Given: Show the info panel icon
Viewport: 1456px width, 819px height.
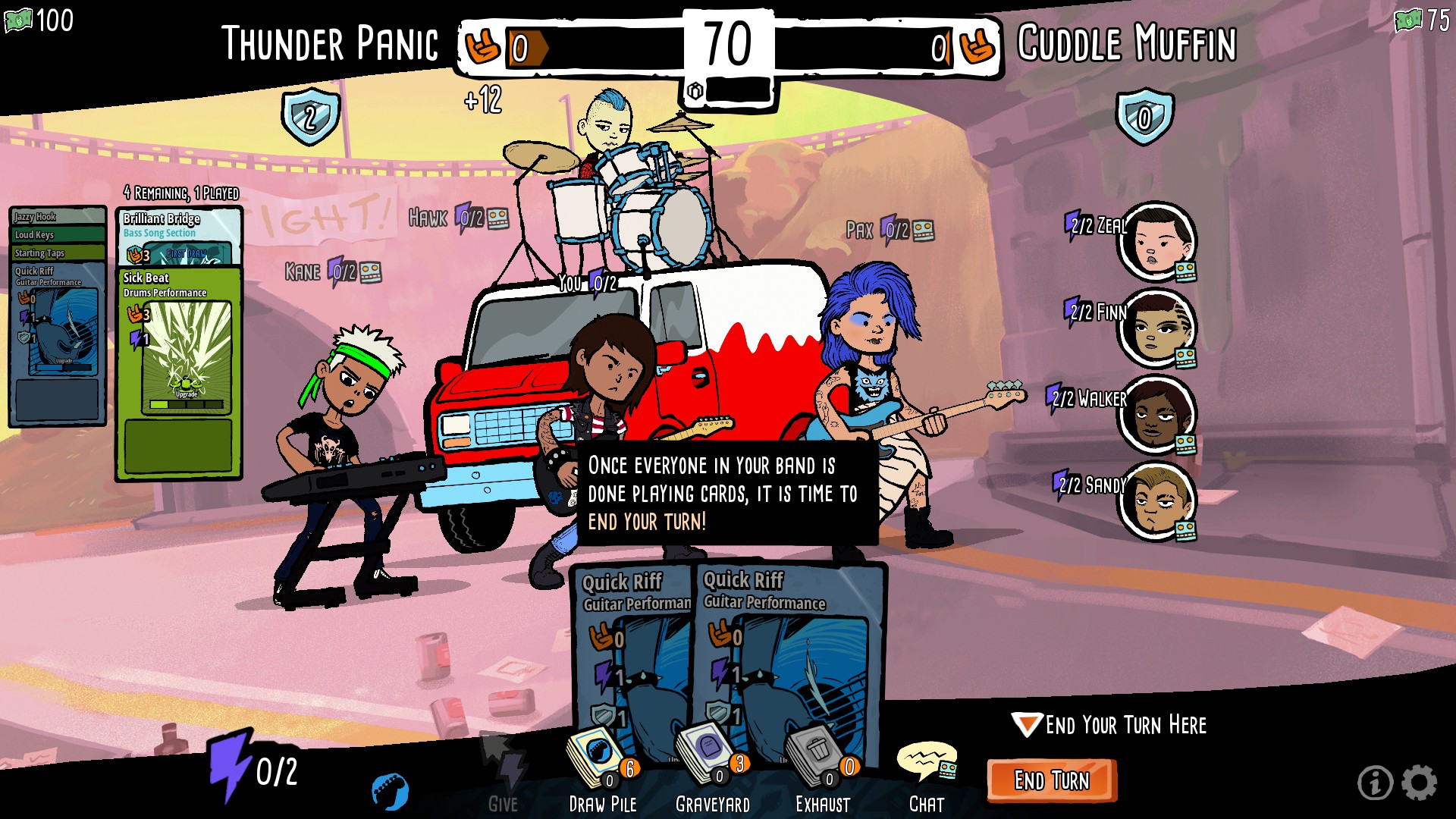Looking at the screenshot, I should (x=1374, y=783).
